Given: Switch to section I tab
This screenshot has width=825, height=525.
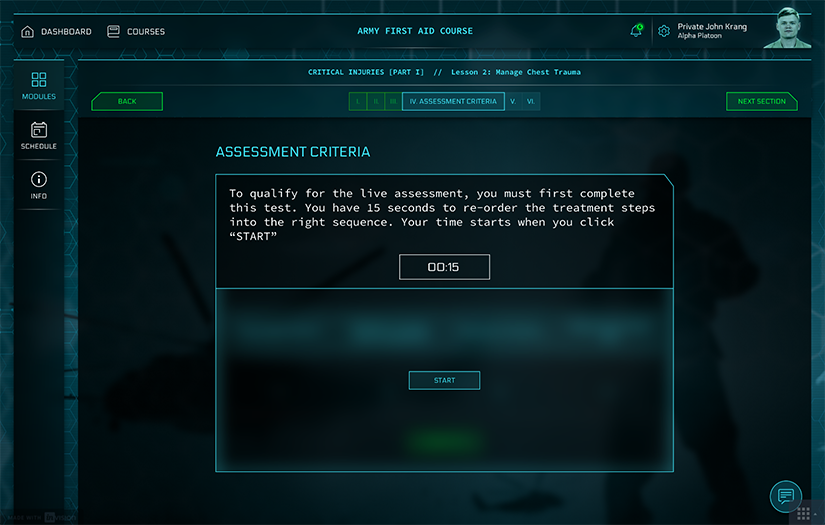Looking at the screenshot, I should pos(358,101).
